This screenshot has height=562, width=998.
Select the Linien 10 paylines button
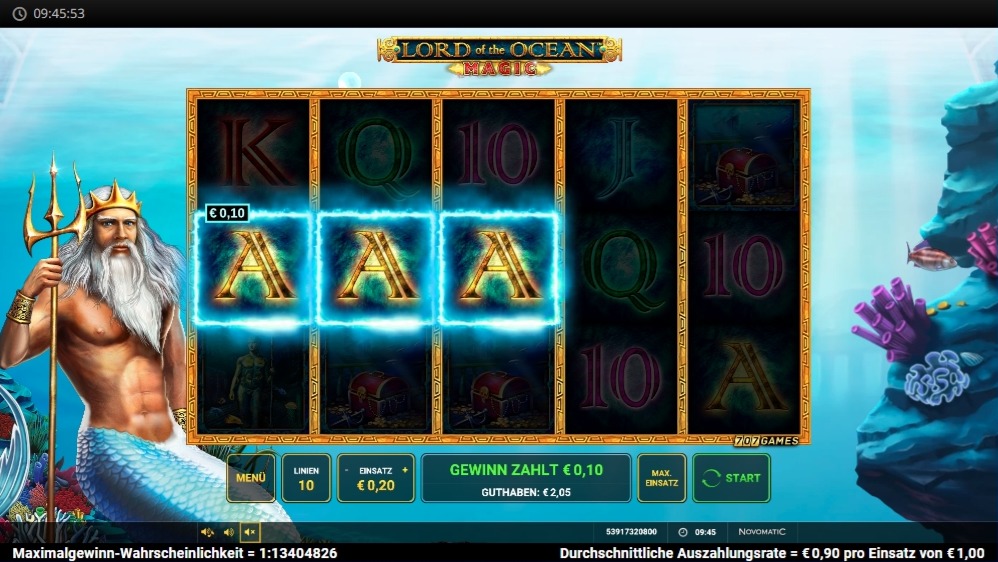[x=306, y=477]
